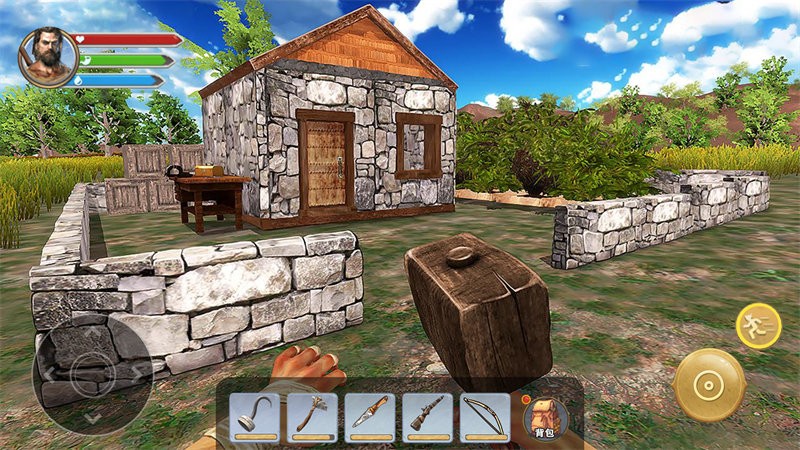The height and width of the screenshot is (450, 800).
Task: Select the hook tool hotbar slot
Action: 255,417
